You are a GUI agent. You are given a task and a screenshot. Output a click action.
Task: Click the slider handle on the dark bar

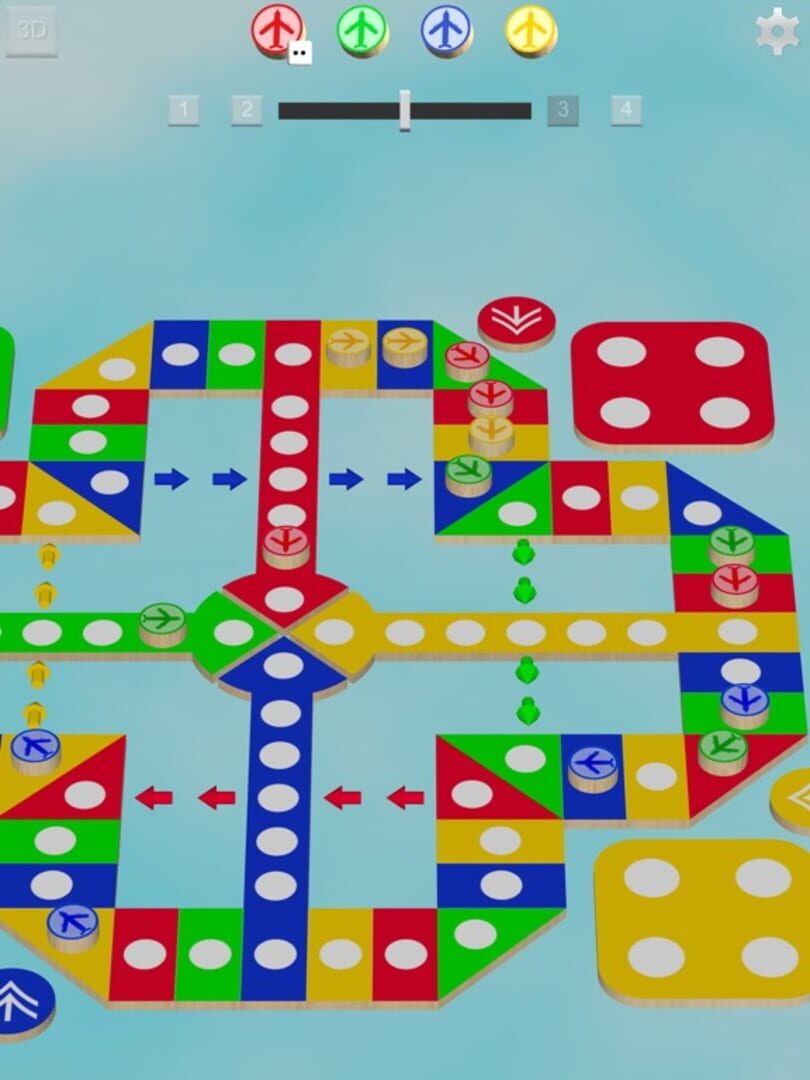point(405,110)
